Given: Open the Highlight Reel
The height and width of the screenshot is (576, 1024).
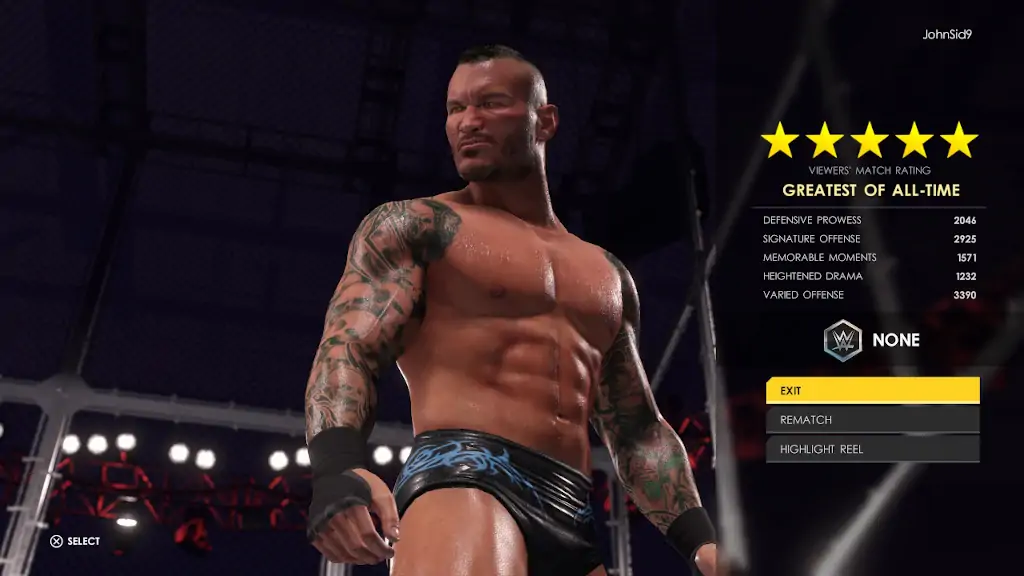Looking at the screenshot, I should pyautogui.click(x=872, y=449).
